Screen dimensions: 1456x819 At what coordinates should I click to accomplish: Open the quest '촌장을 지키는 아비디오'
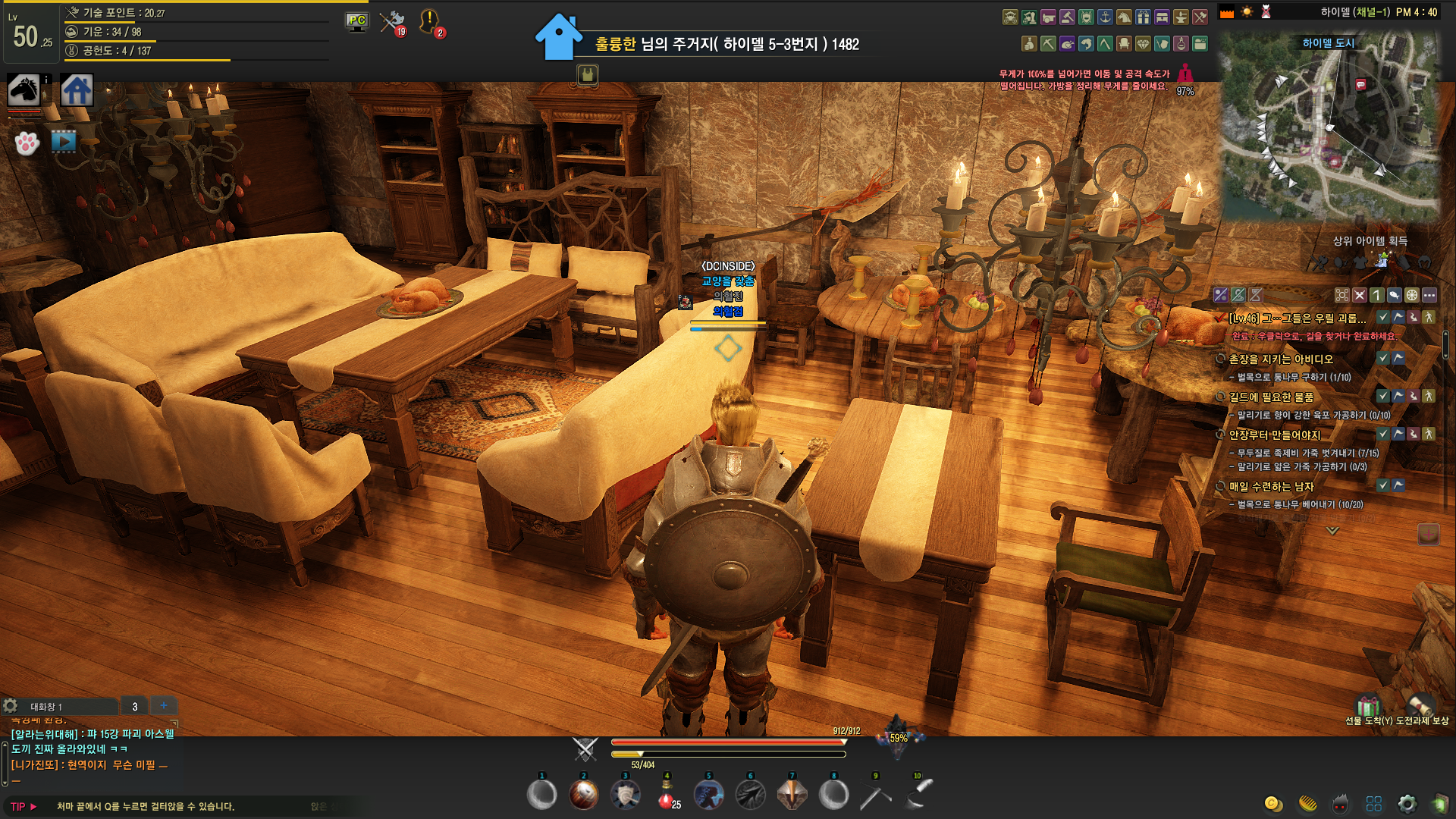click(x=1281, y=359)
